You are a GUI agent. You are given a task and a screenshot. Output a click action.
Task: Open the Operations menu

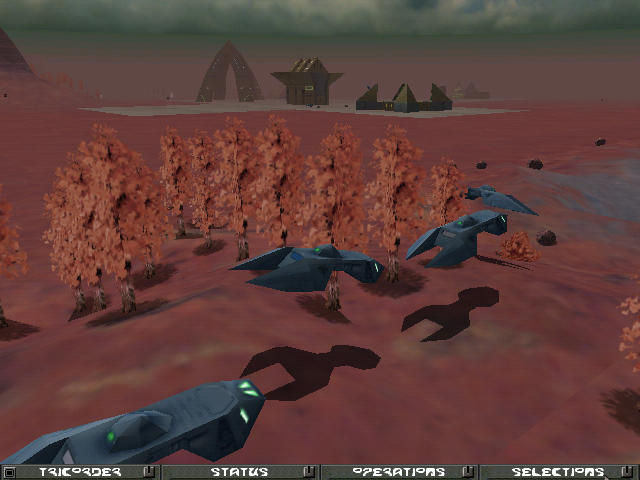[x=398, y=472]
